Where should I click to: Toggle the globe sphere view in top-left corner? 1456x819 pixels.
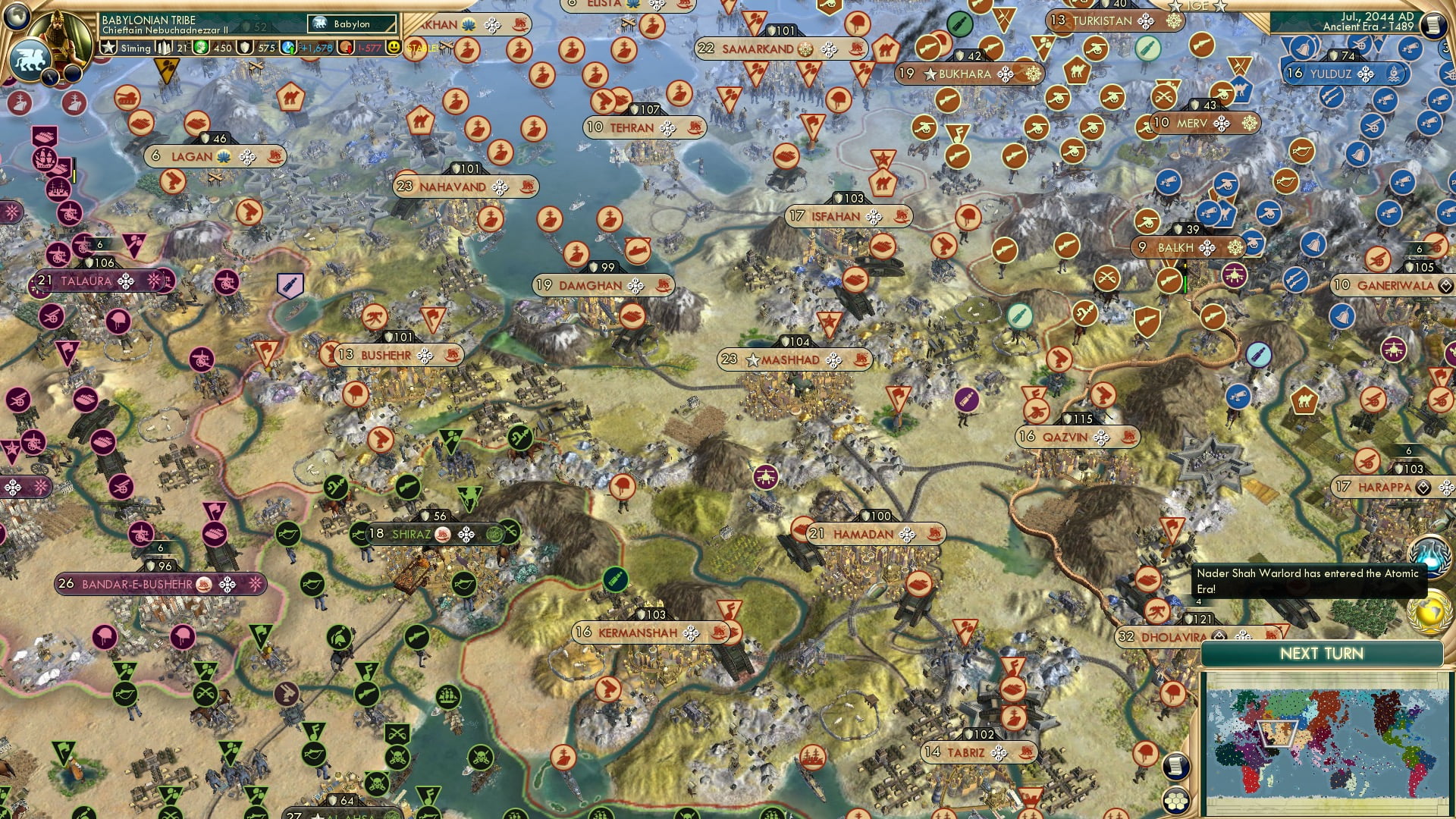[15, 15]
